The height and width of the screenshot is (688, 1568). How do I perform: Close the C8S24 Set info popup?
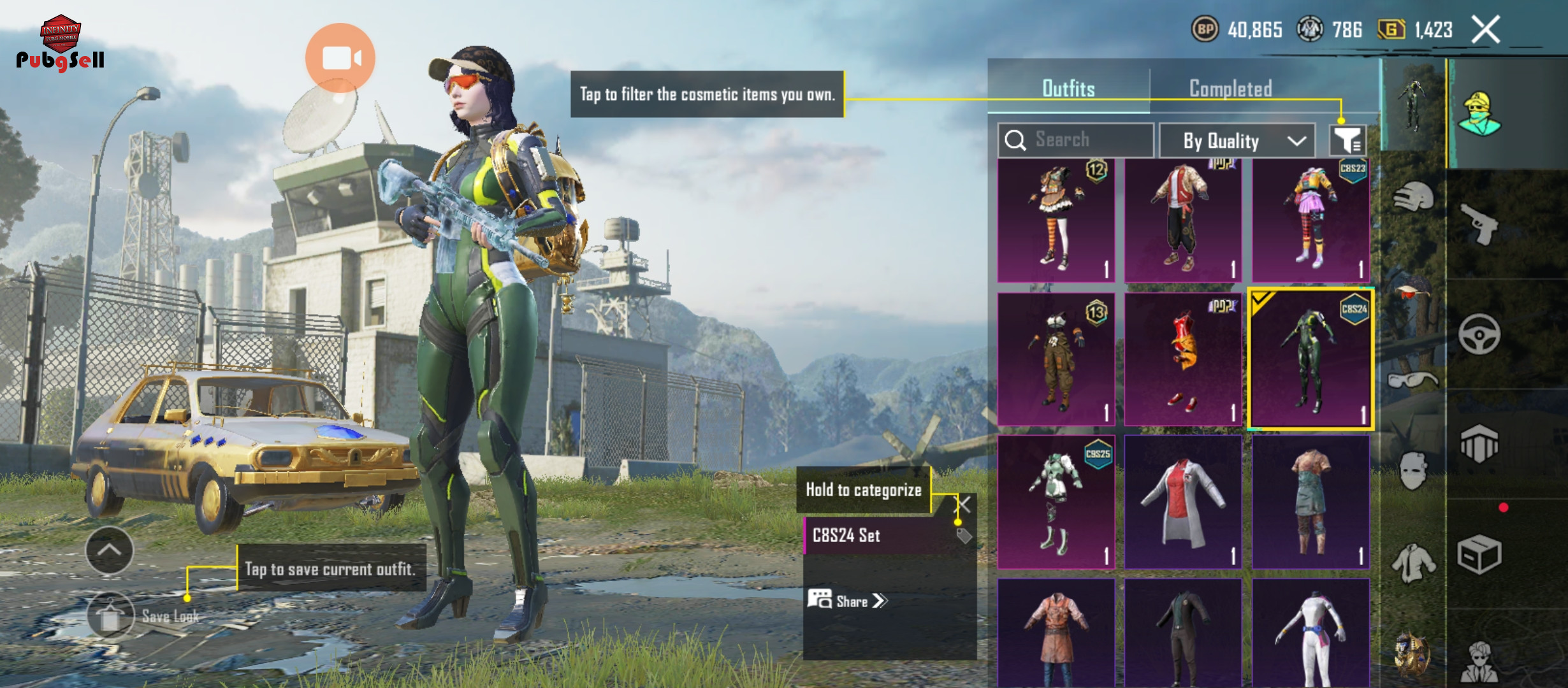[x=963, y=505]
